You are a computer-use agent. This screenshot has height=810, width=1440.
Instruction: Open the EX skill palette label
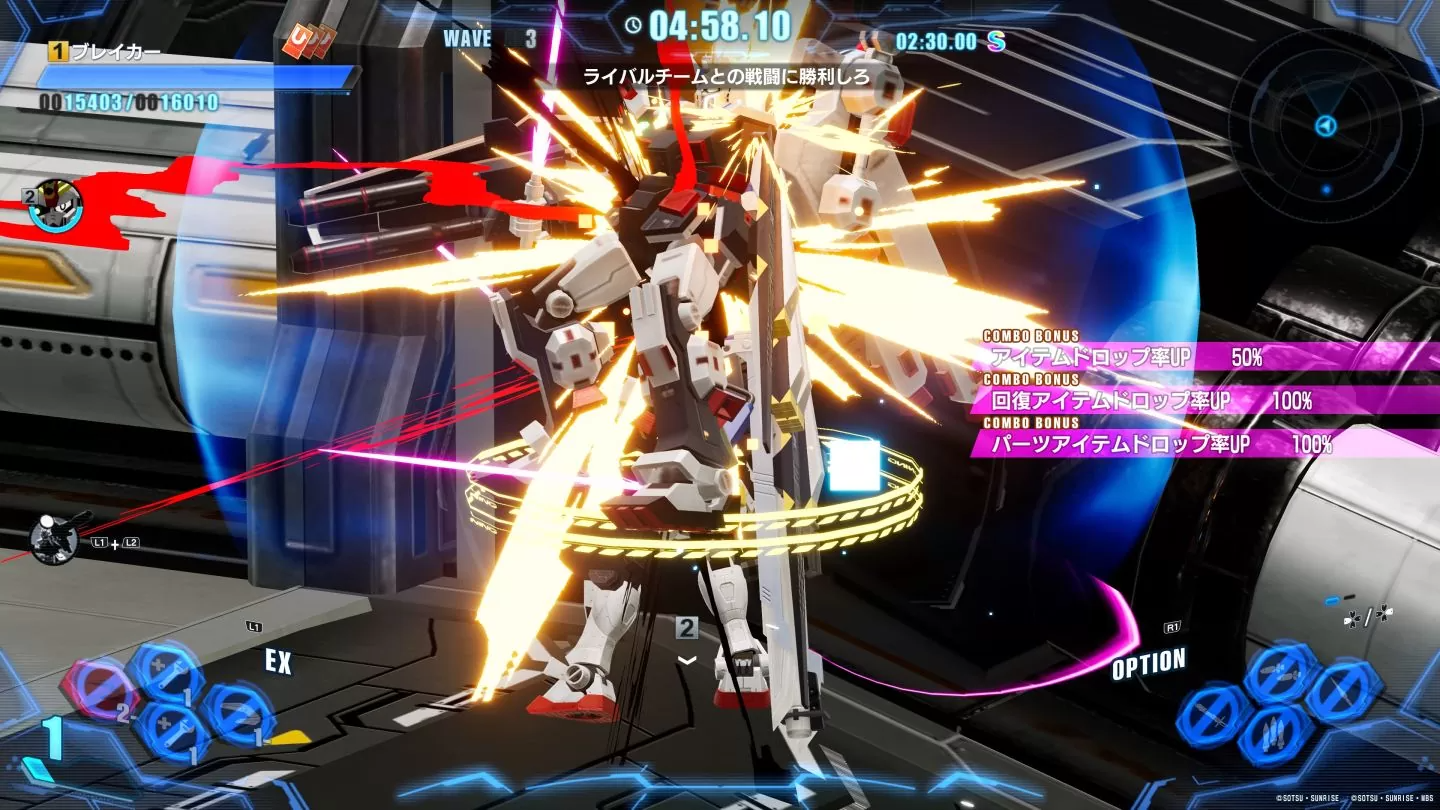[x=278, y=661]
